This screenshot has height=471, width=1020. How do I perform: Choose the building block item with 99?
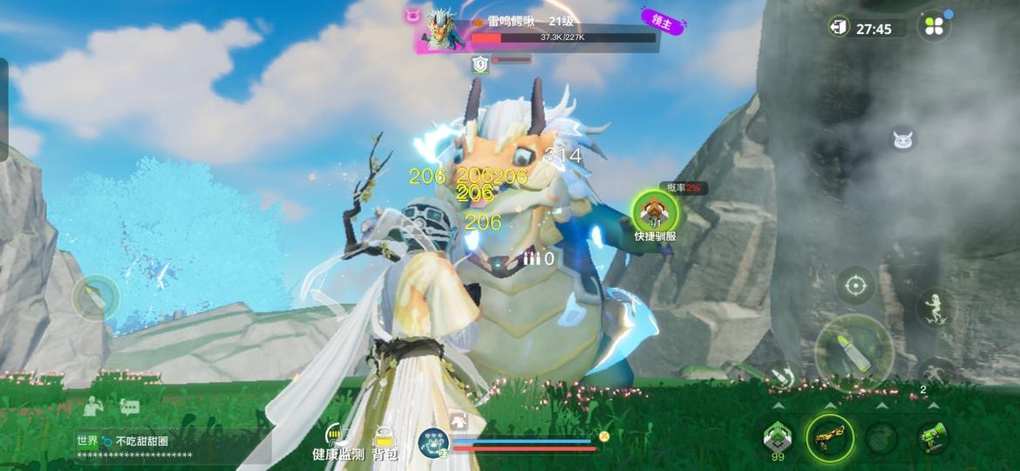[x=779, y=437]
